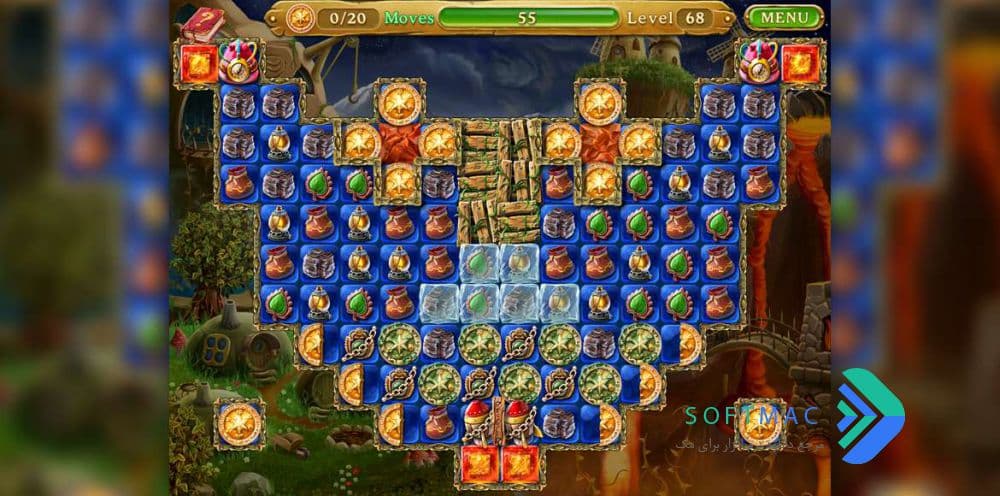Select the fire tile in the top-right corner
The width and height of the screenshot is (1000, 496).
pyautogui.click(x=801, y=63)
